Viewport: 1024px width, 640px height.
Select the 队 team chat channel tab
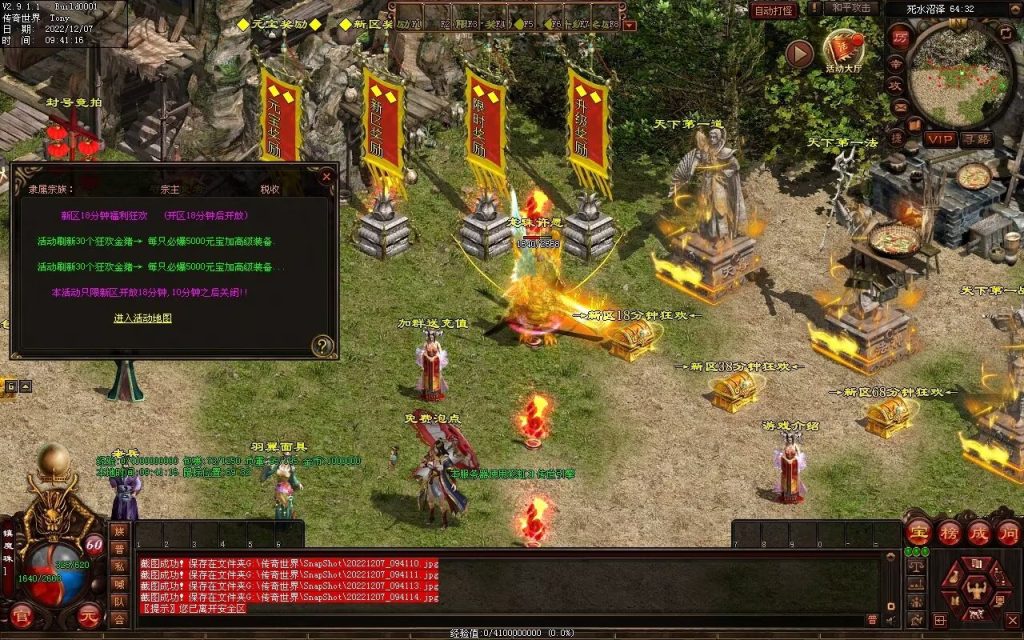pos(119,601)
